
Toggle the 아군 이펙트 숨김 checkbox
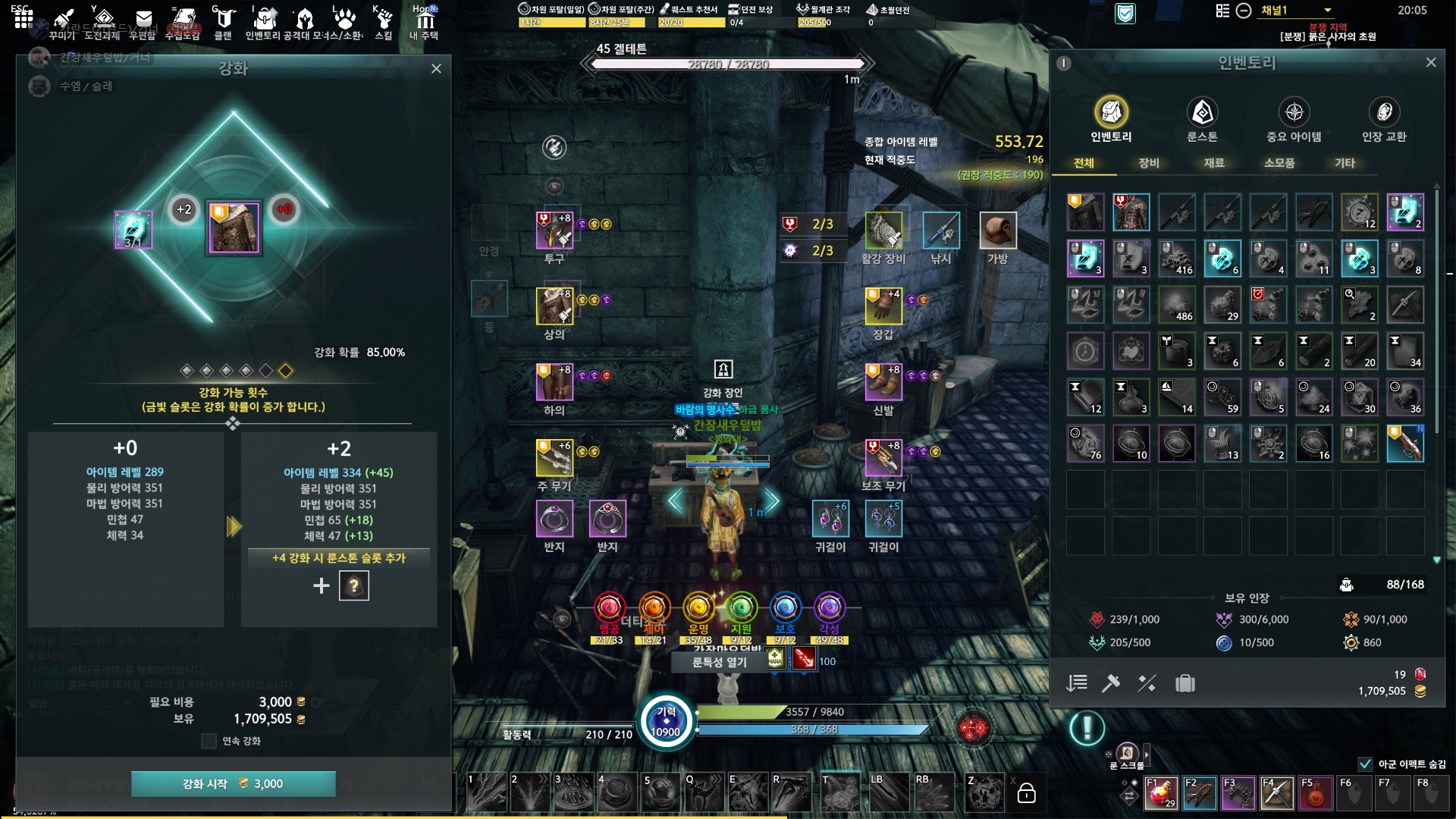(1365, 764)
